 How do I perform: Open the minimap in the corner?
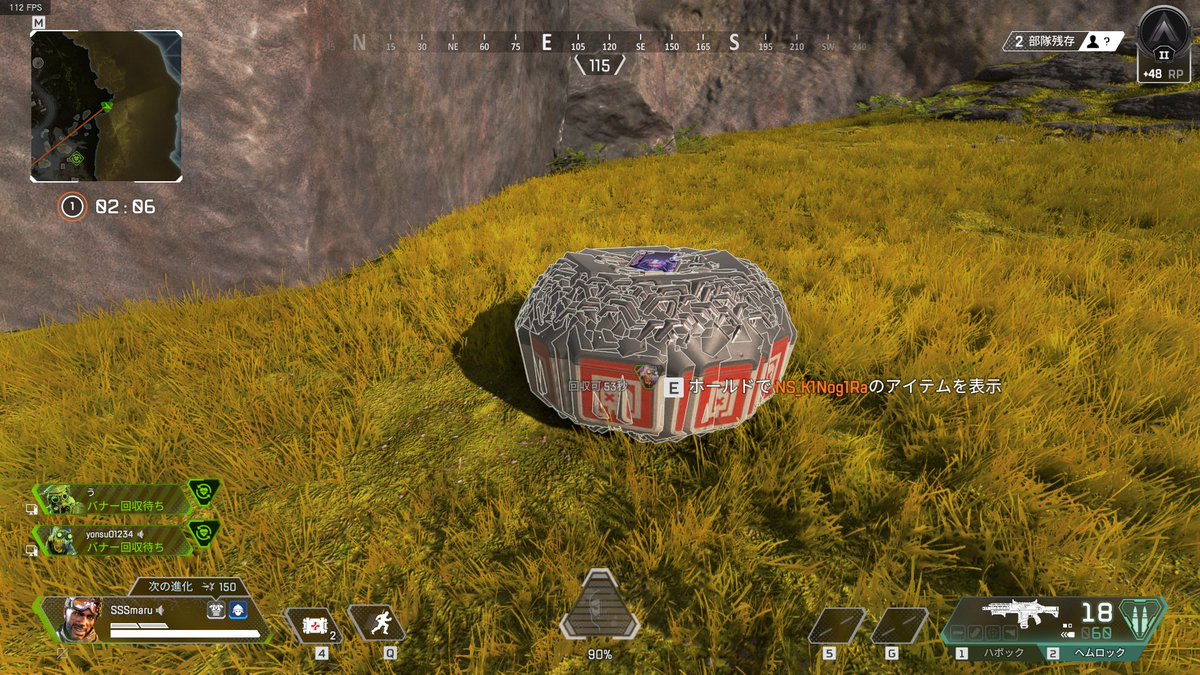tap(106, 106)
